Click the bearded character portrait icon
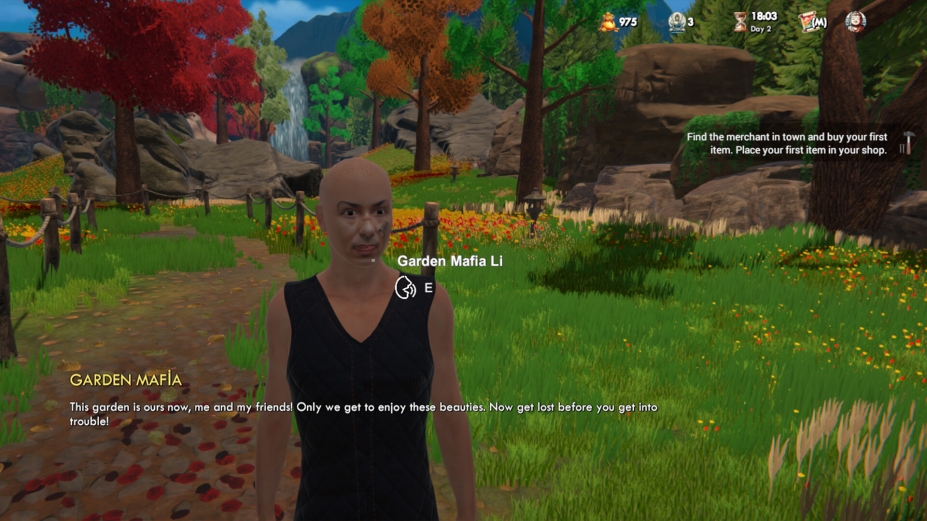 [855, 21]
